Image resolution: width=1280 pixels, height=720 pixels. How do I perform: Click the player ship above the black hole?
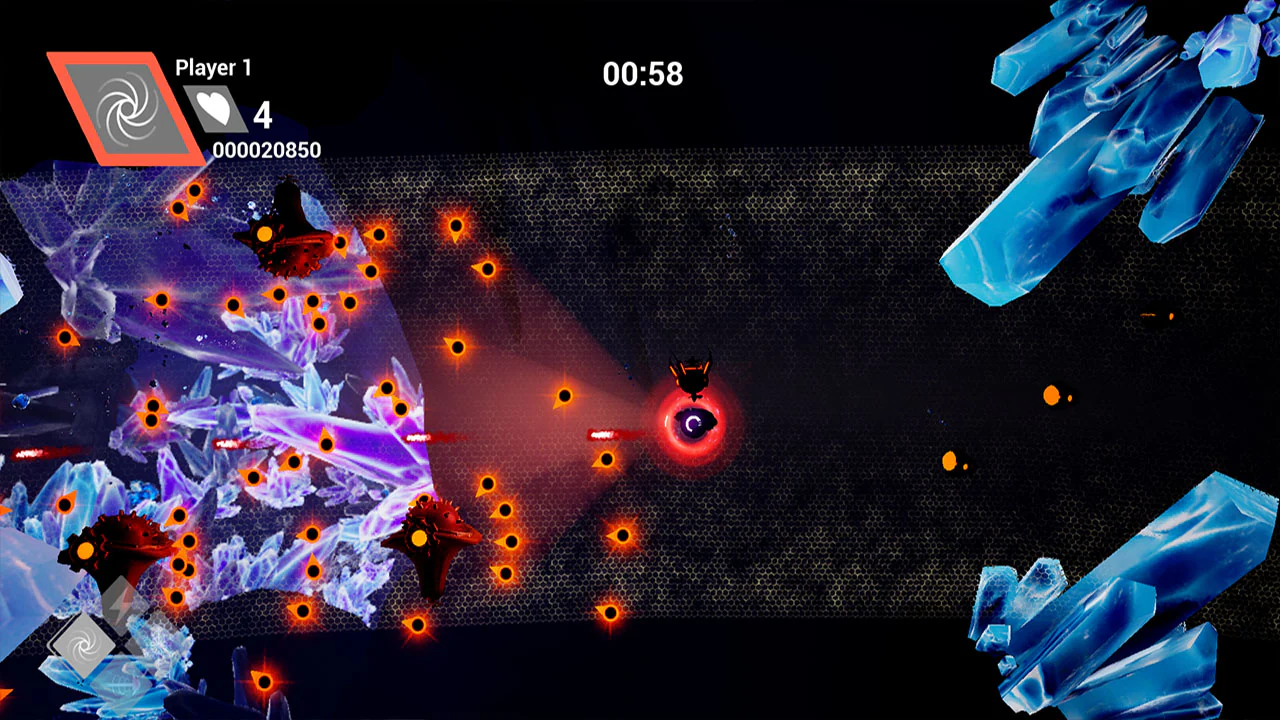[692, 377]
